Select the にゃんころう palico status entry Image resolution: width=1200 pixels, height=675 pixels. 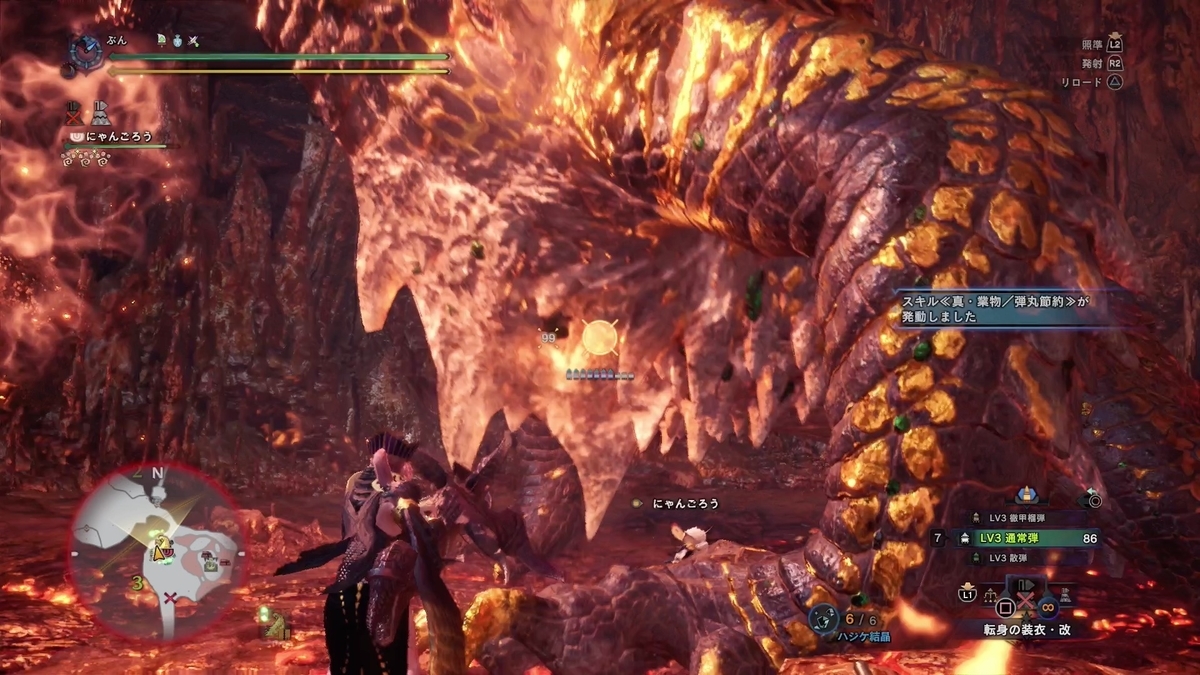click(117, 136)
